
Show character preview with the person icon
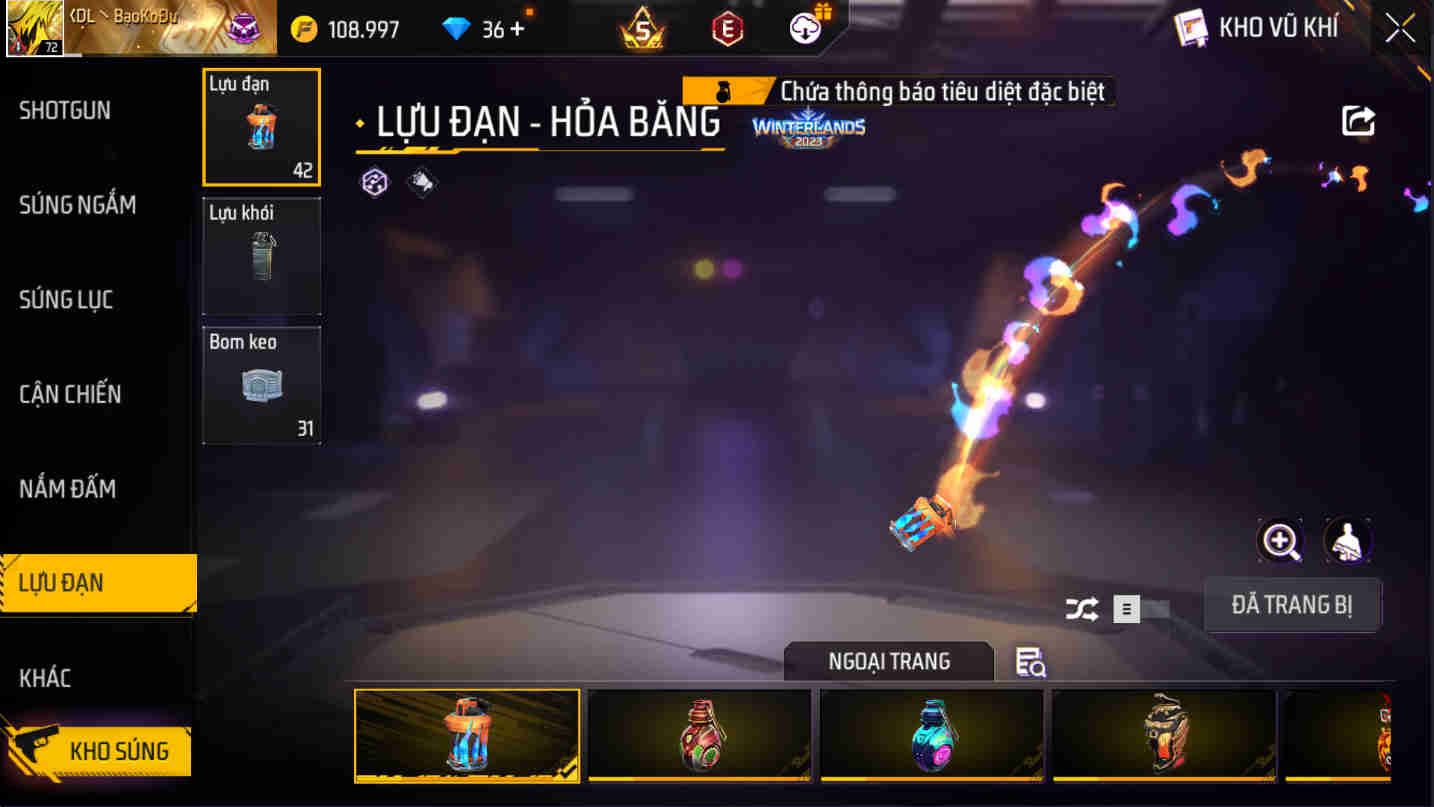[x=1347, y=540]
